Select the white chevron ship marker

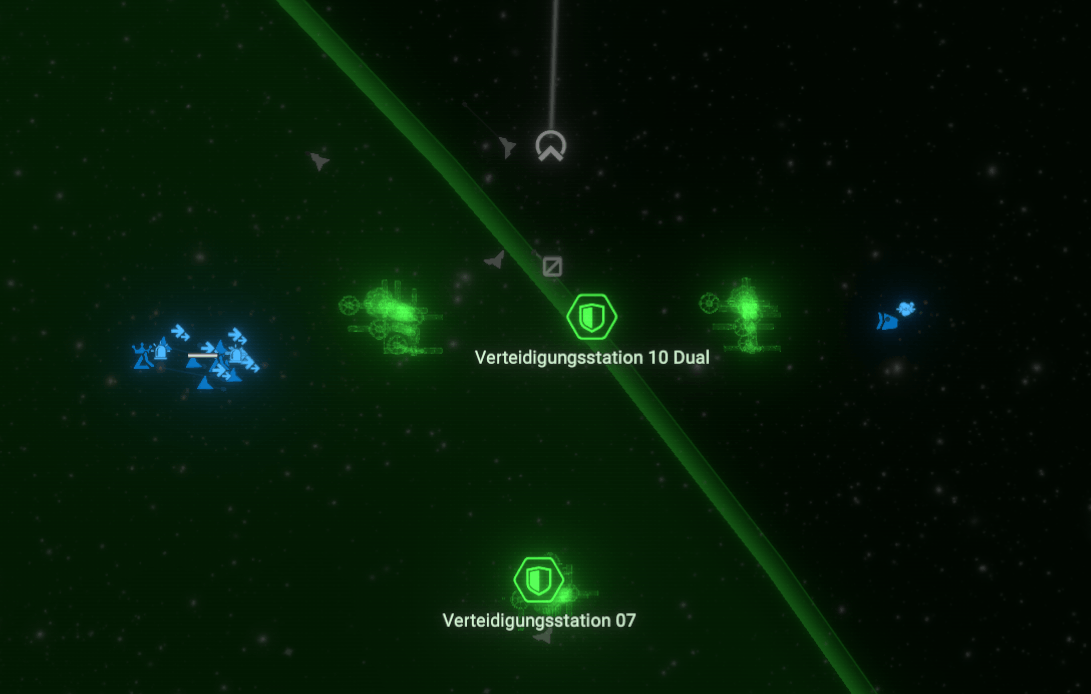pyautogui.click(x=550, y=146)
